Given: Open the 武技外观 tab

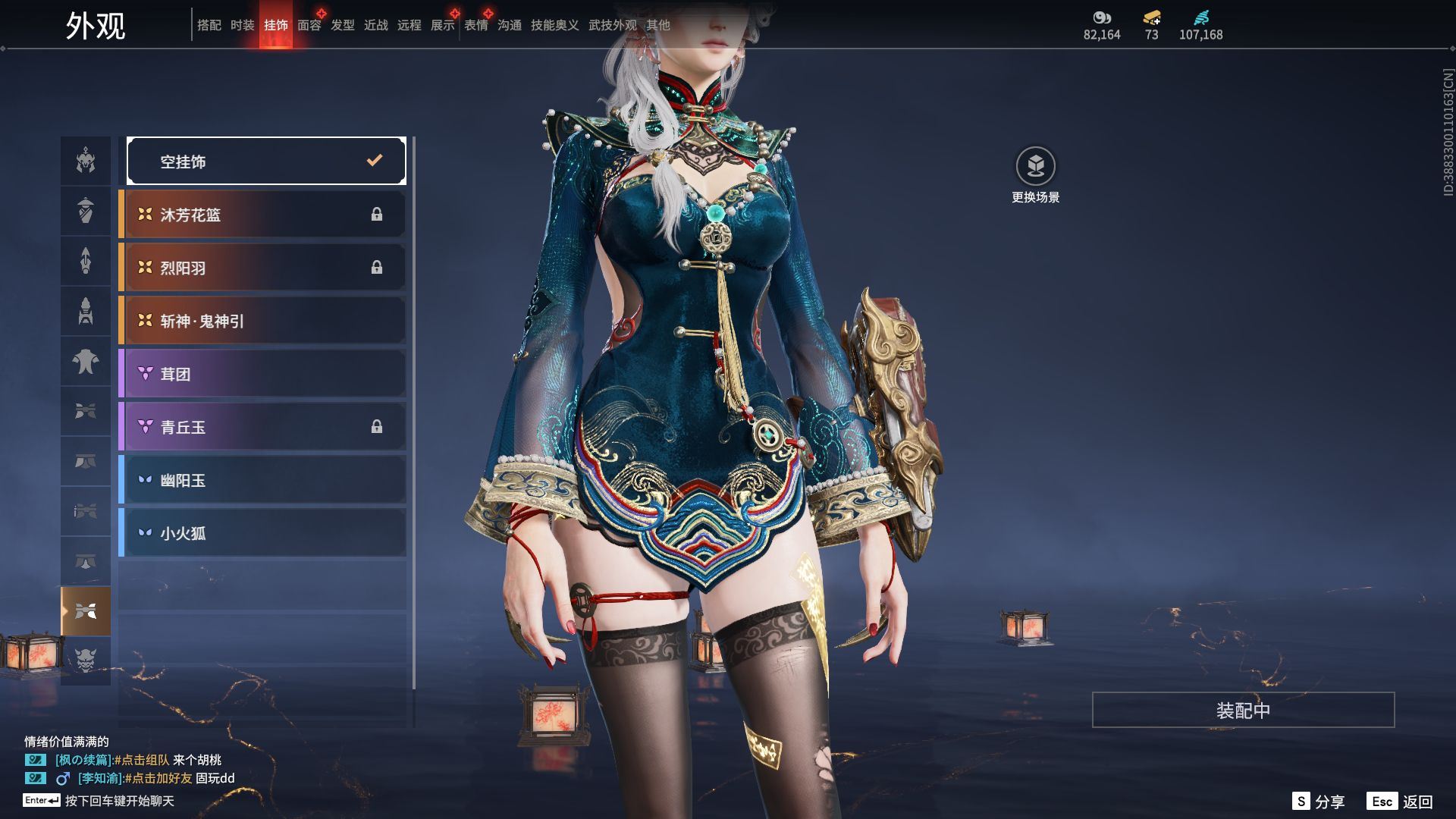Looking at the screenshot, I should click(612, 25).
